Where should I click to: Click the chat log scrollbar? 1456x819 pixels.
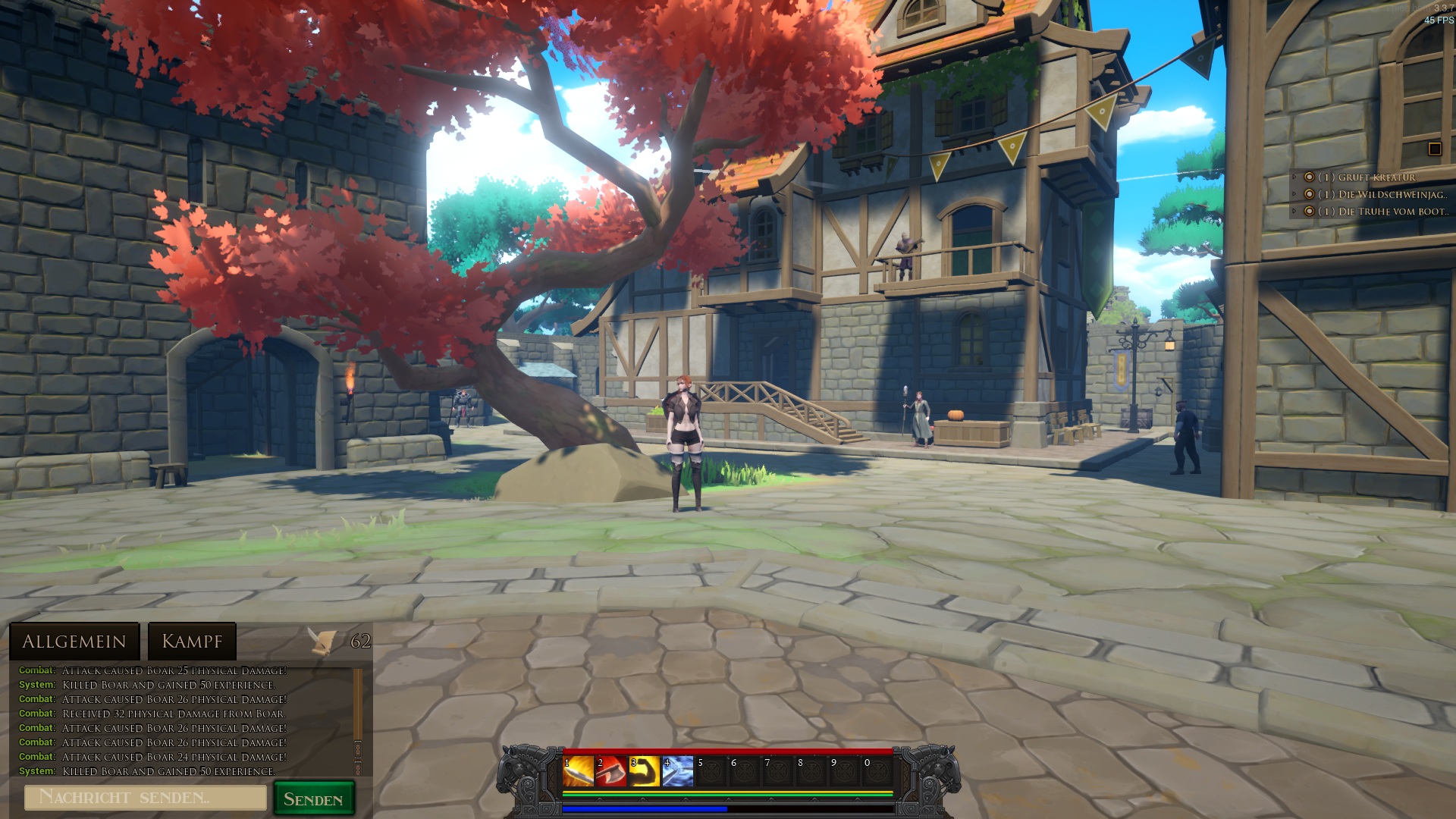pos(358,720)
